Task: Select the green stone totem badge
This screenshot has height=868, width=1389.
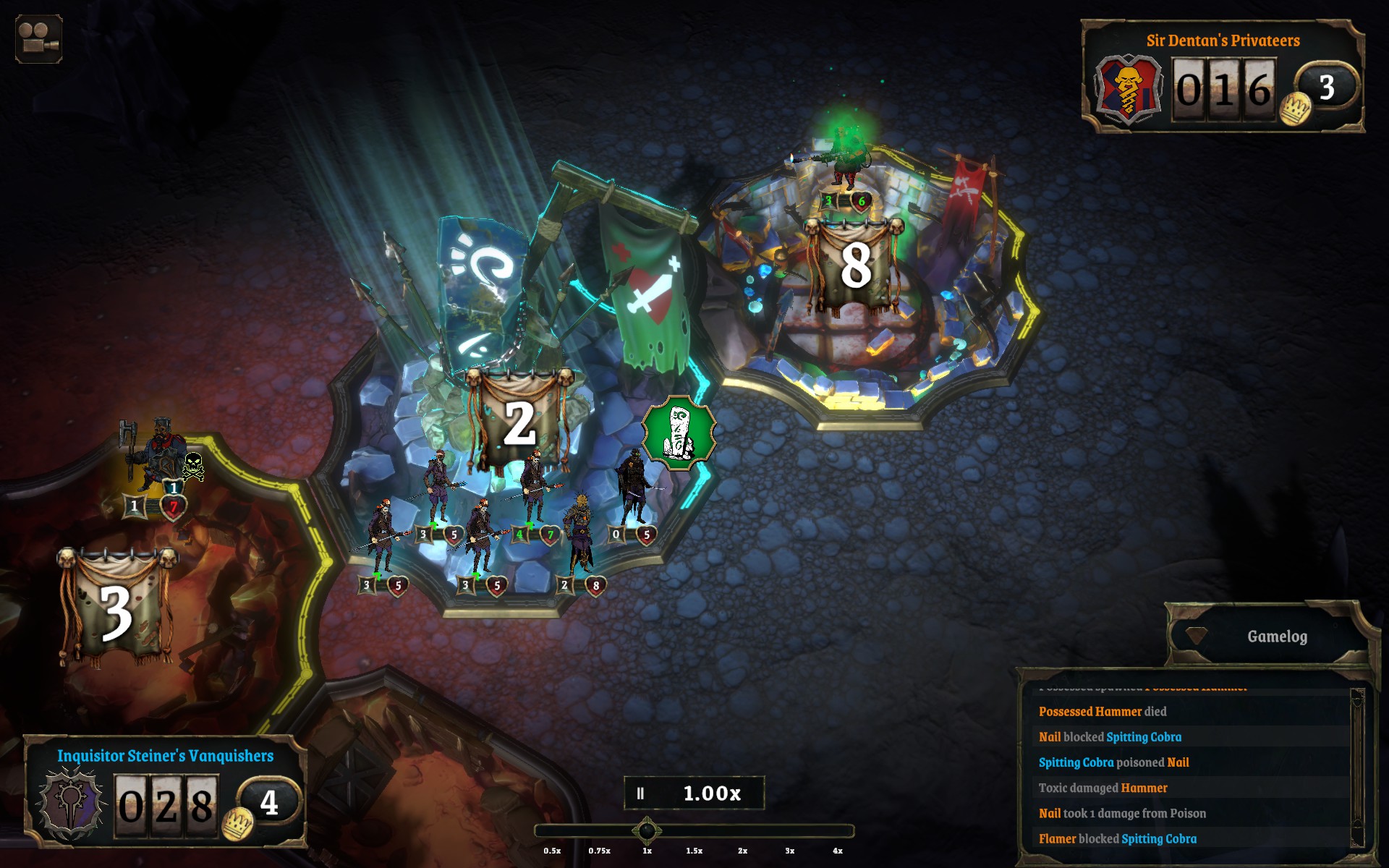Action: [x=679, y=433]
